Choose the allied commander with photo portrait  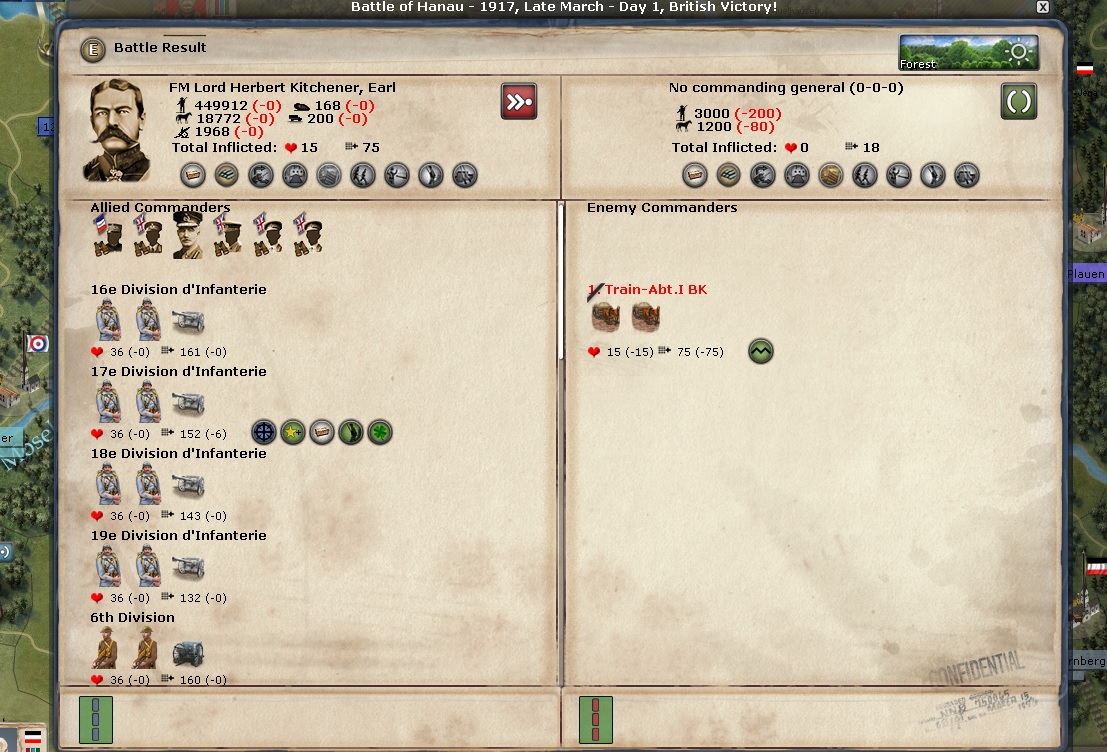(188, 233)
